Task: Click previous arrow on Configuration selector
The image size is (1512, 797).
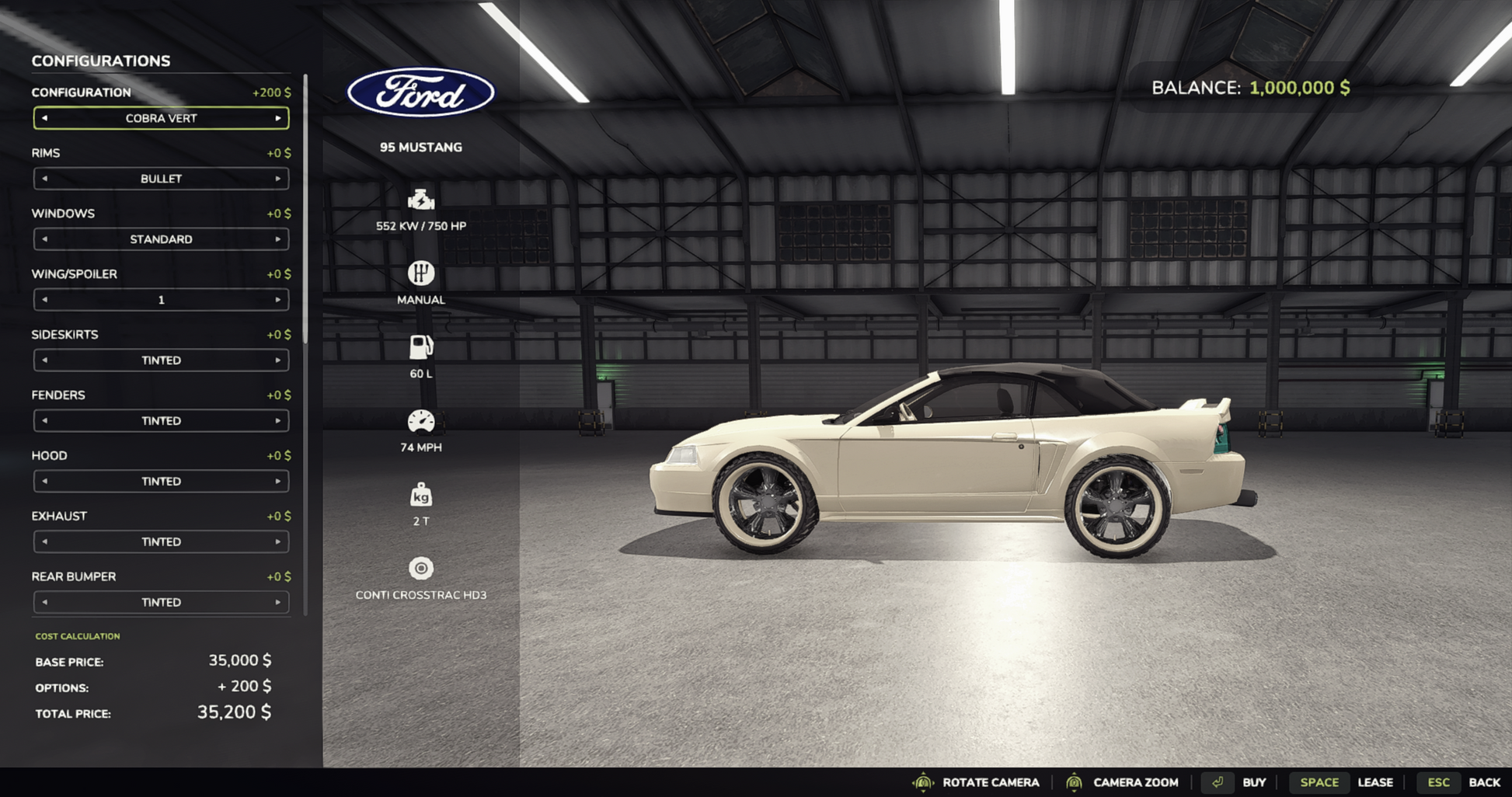Action: (44, 118)
